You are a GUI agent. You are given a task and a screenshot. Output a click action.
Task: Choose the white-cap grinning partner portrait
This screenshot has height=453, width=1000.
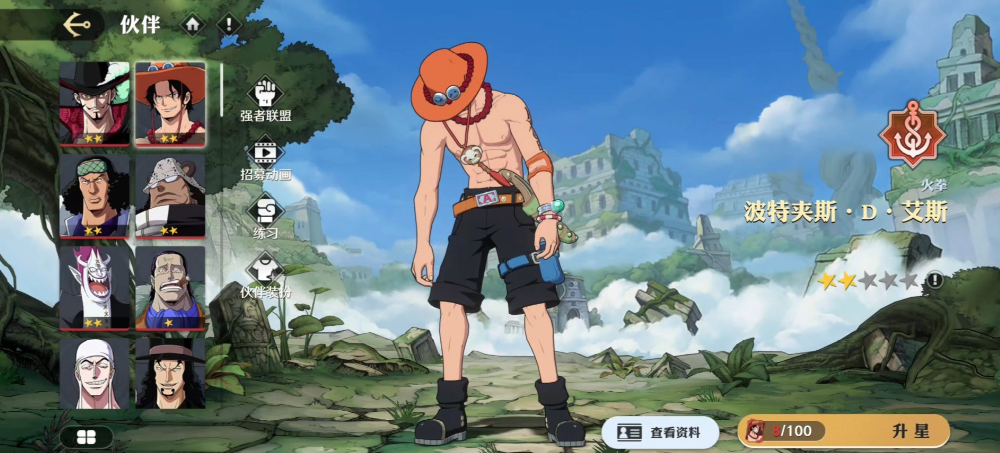tap(94, 373)
